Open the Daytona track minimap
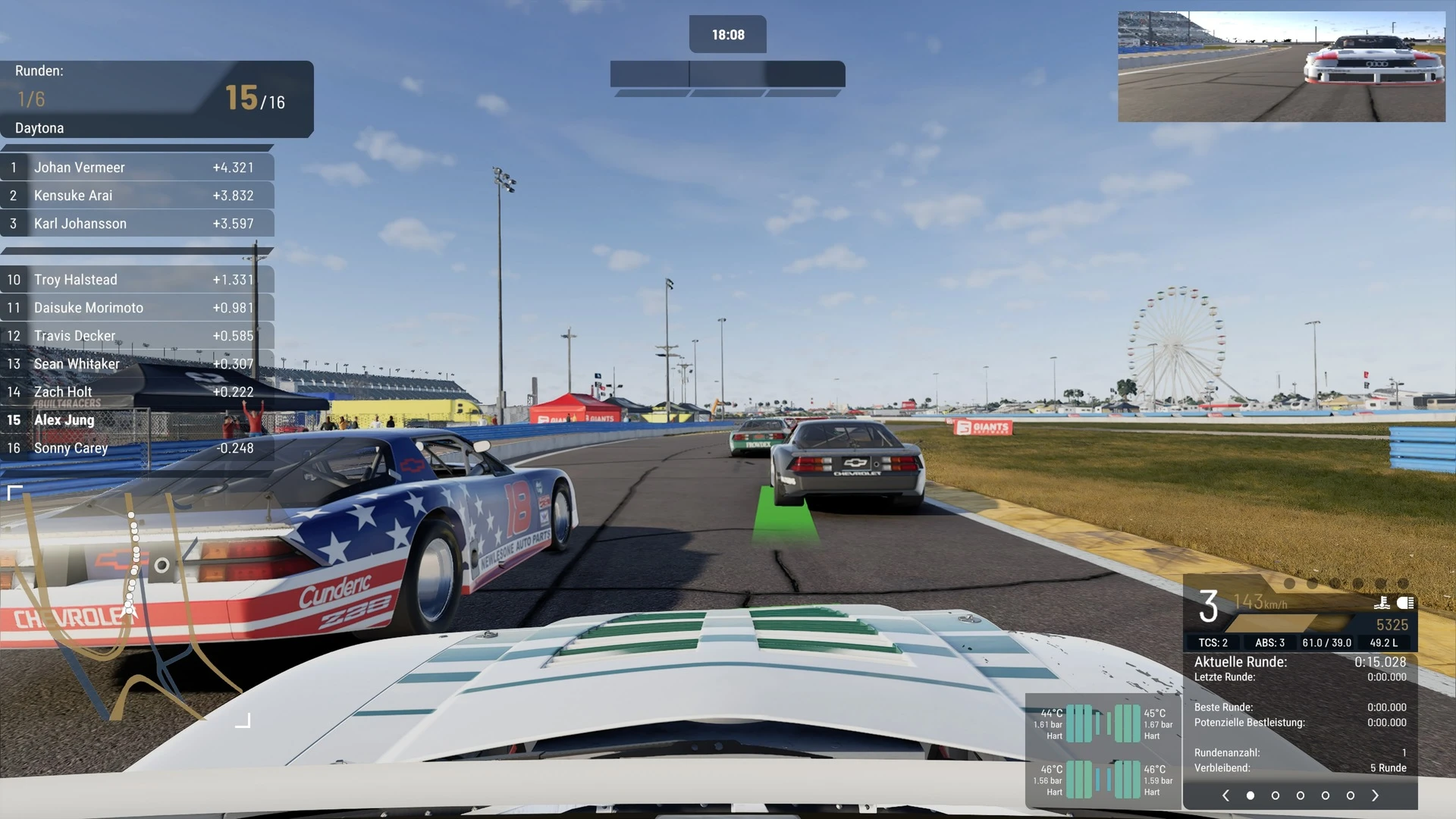This screenshot has width=1456, height=819. (129, 607)
